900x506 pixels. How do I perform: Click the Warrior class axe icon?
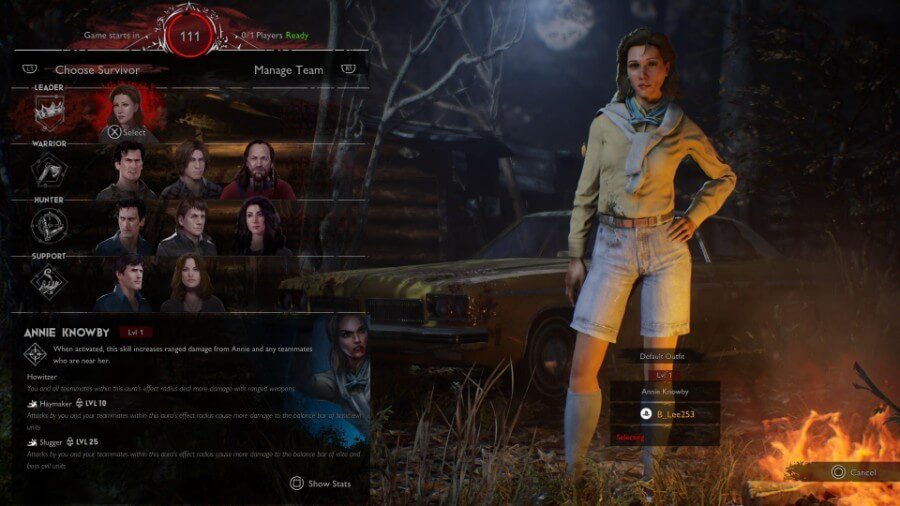(x=49, y=172)
